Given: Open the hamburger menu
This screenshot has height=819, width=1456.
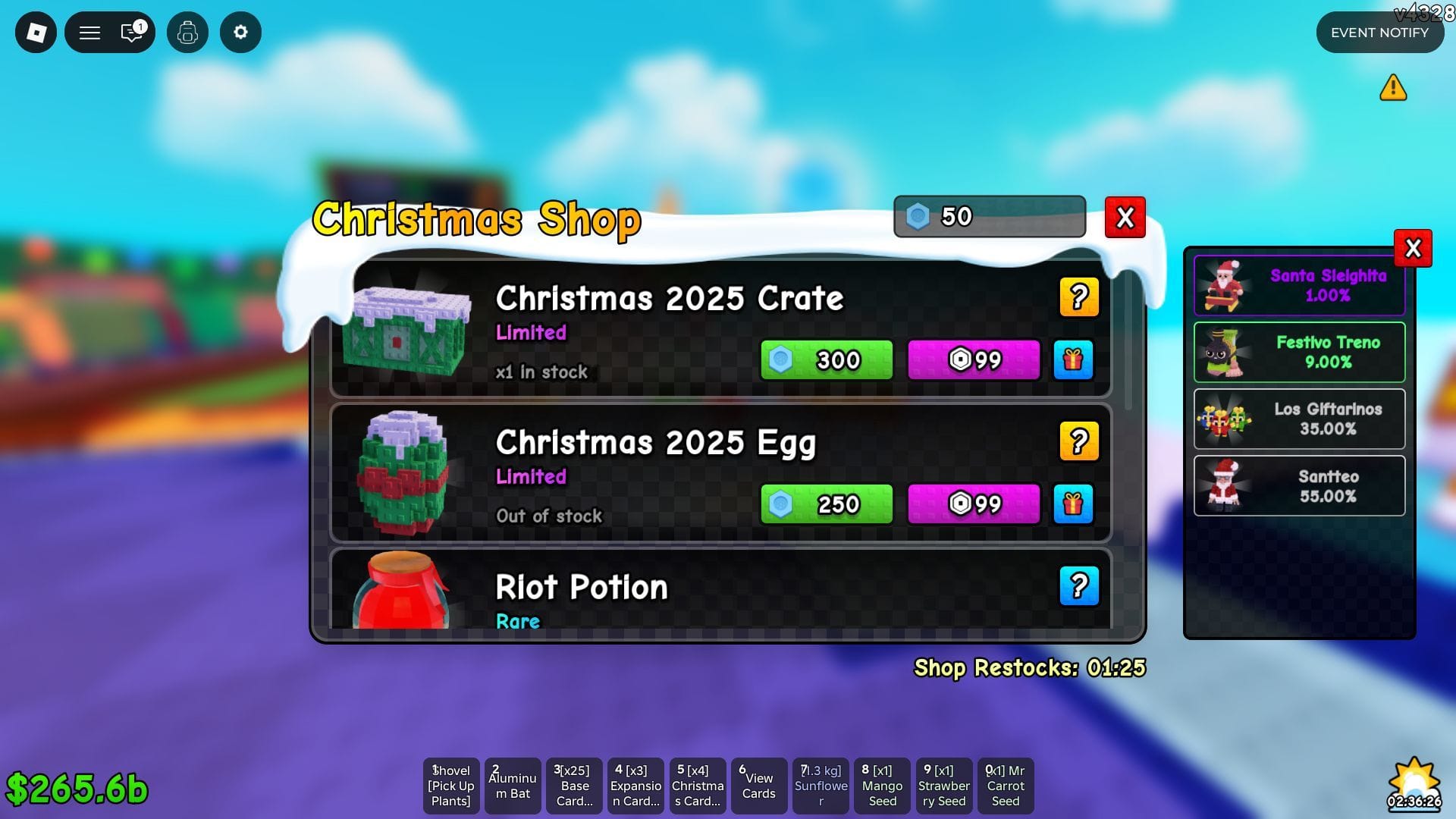Looking at the screenshot, I should [89, 33].
